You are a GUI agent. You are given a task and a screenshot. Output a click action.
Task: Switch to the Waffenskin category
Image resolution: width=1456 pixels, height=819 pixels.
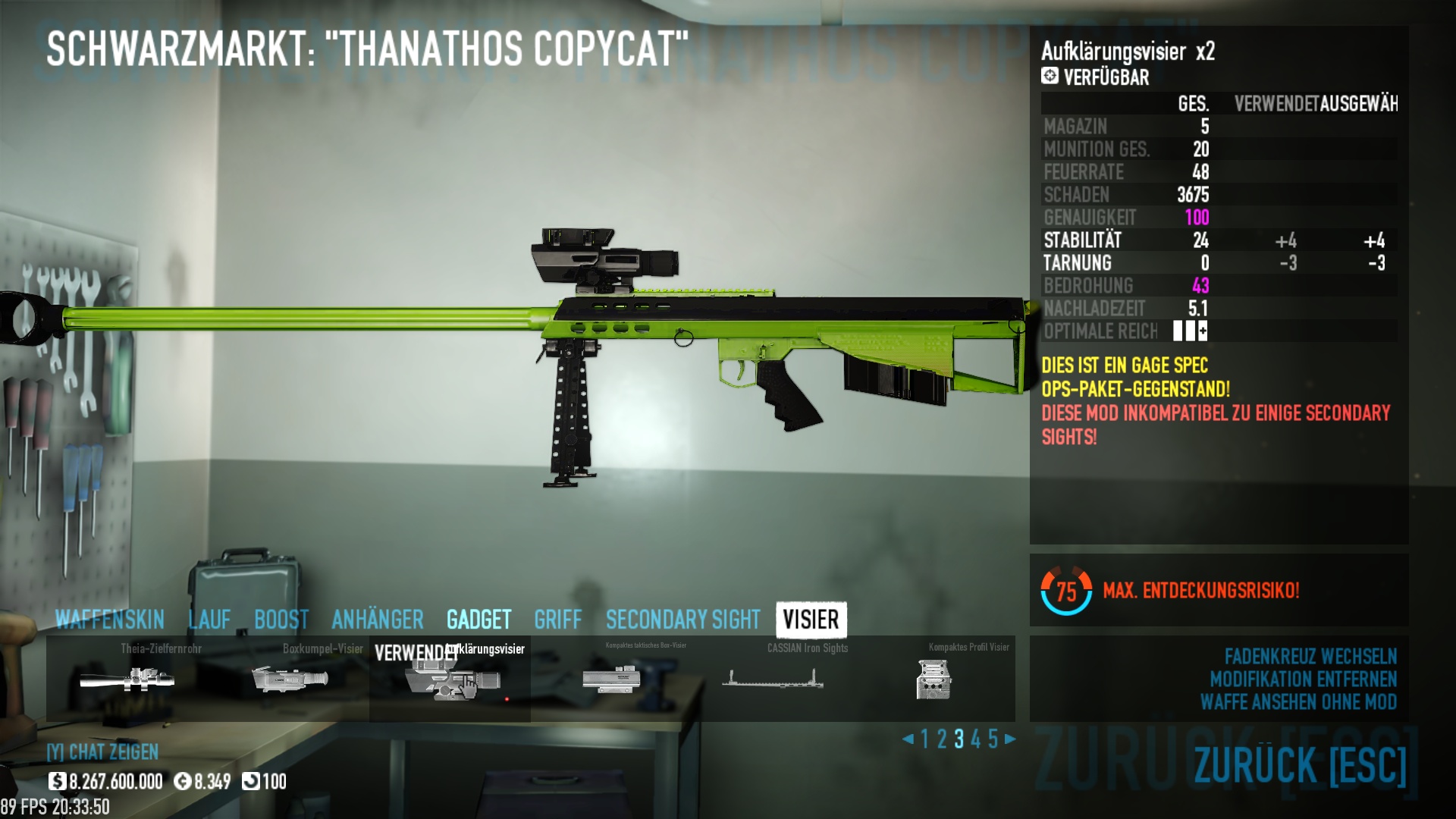[x=110, y=620]
